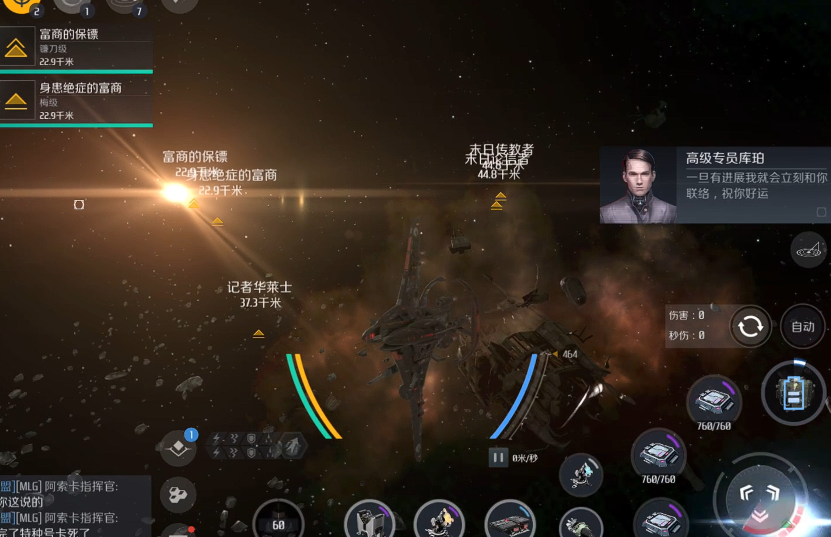Screen dimensions: 831x537
Task: Open the module status icon grid panel
Action: point(256,445)
